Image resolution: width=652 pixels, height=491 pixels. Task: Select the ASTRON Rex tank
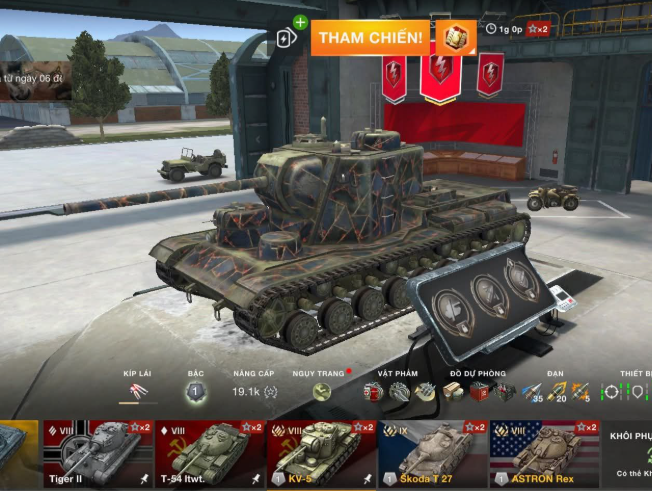coord(544,454)
